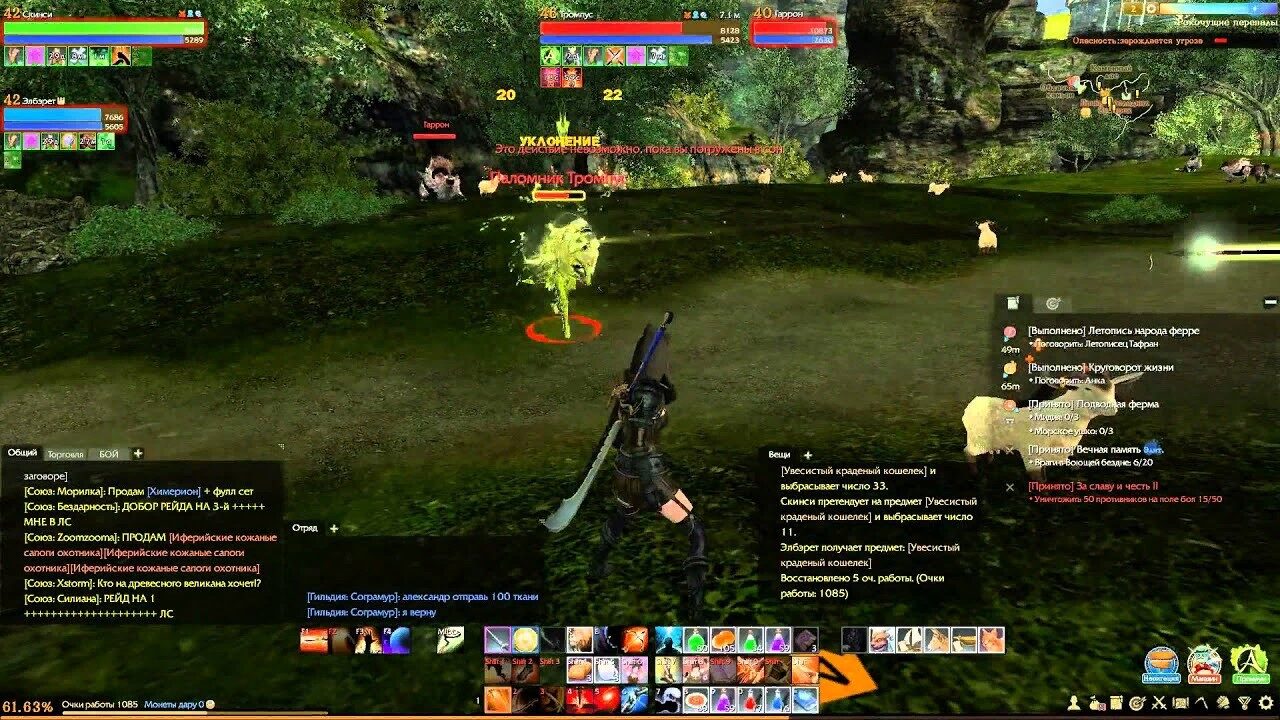Screen dimensions: 1280x720
Task: Activate the F1 attack skill on the hotbar
Action: pyautogui.click(x=312, y=640)
